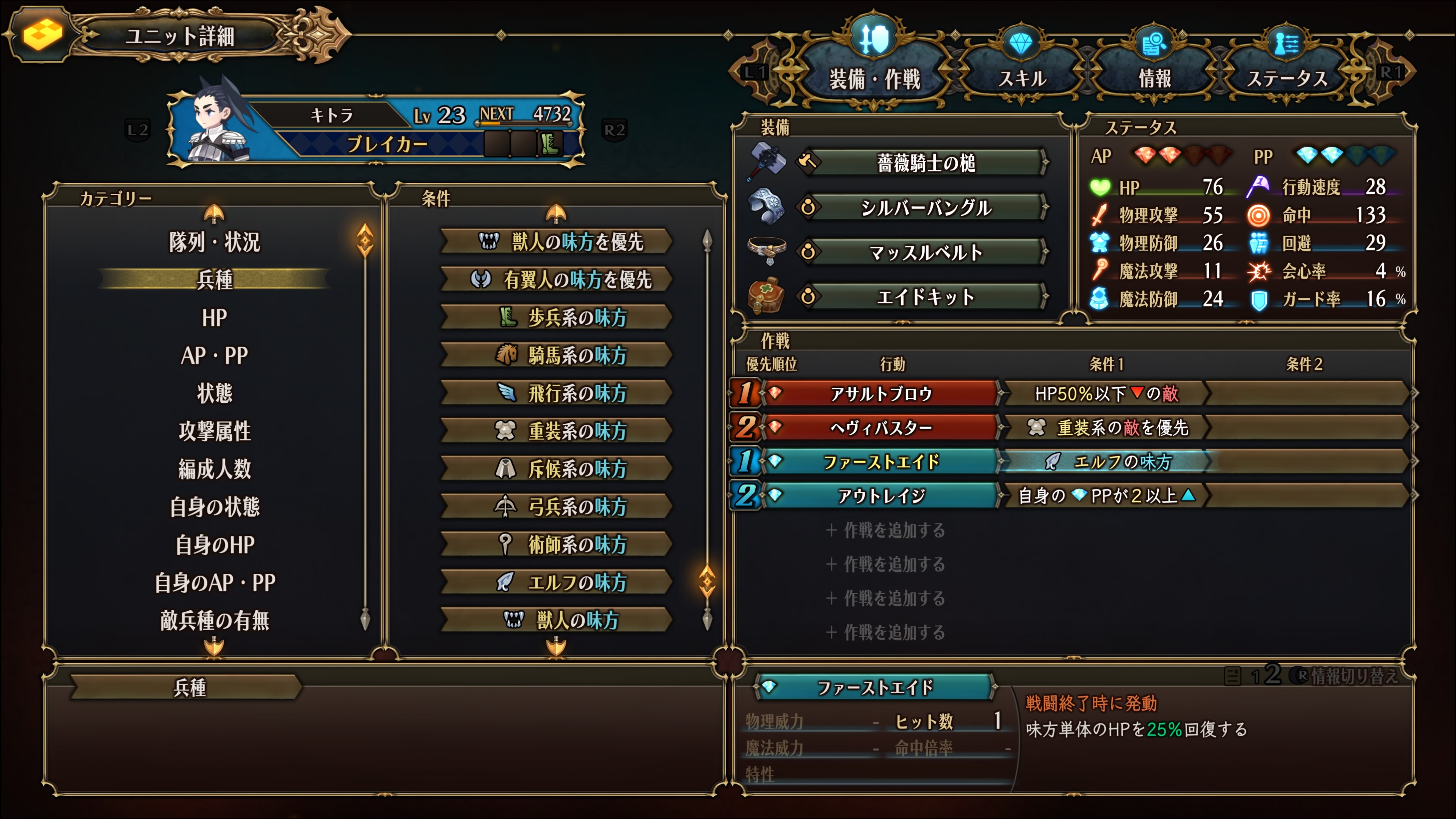
Task: Open the シルバーバングル accessory slot
Action: (925, 208)
